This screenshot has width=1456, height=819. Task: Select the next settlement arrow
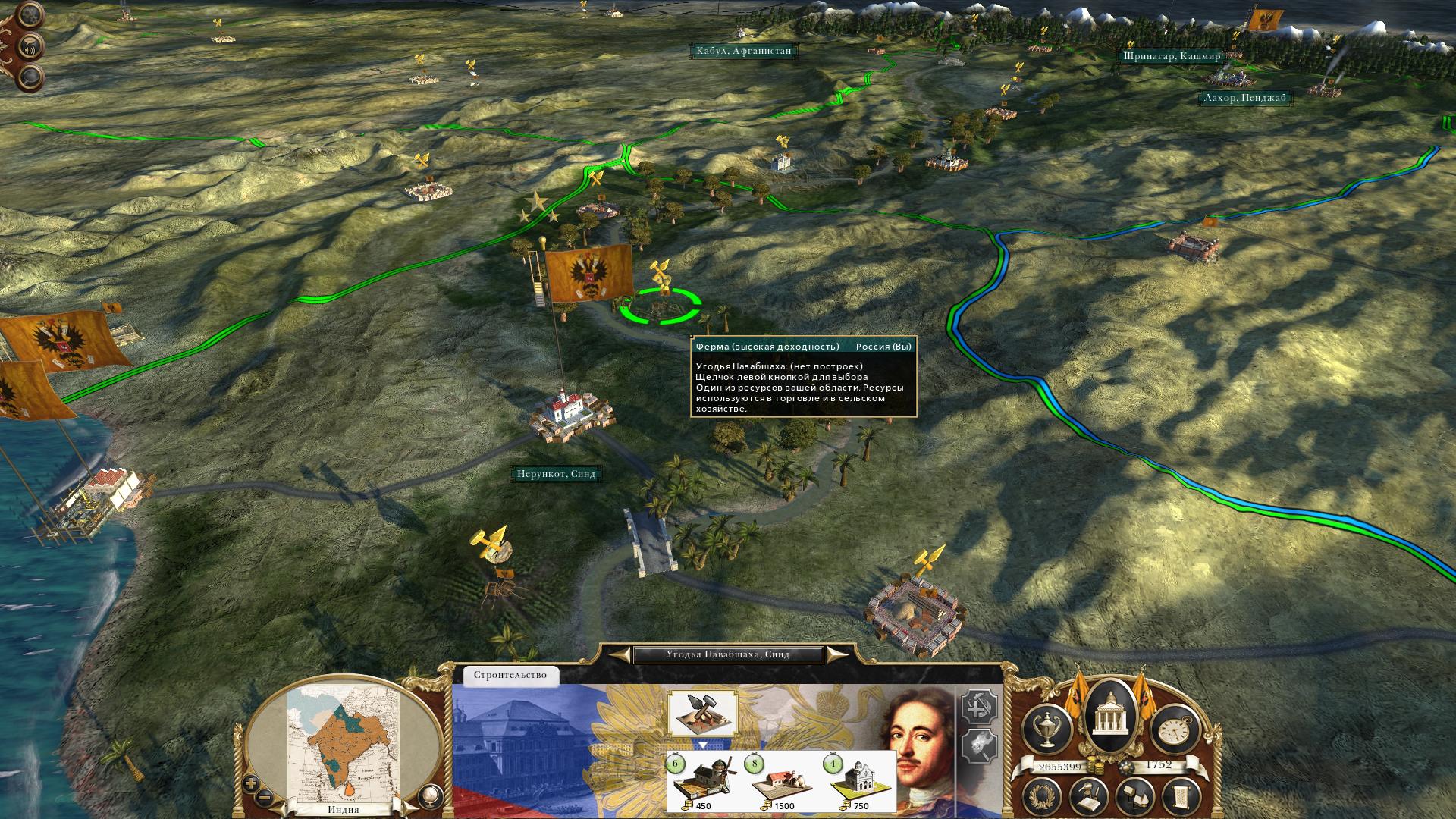point(836,654)
